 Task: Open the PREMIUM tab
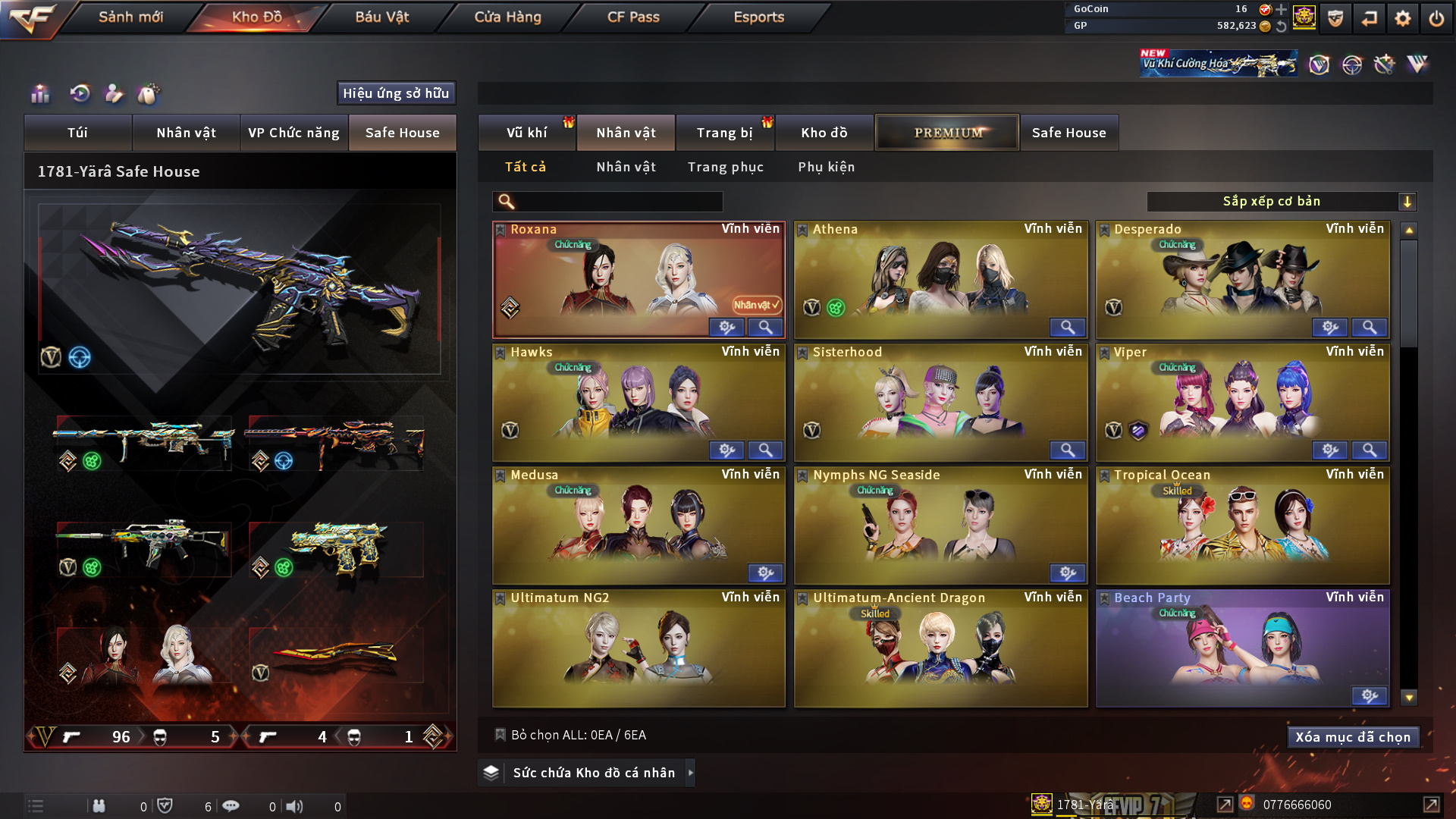point(948,133)
